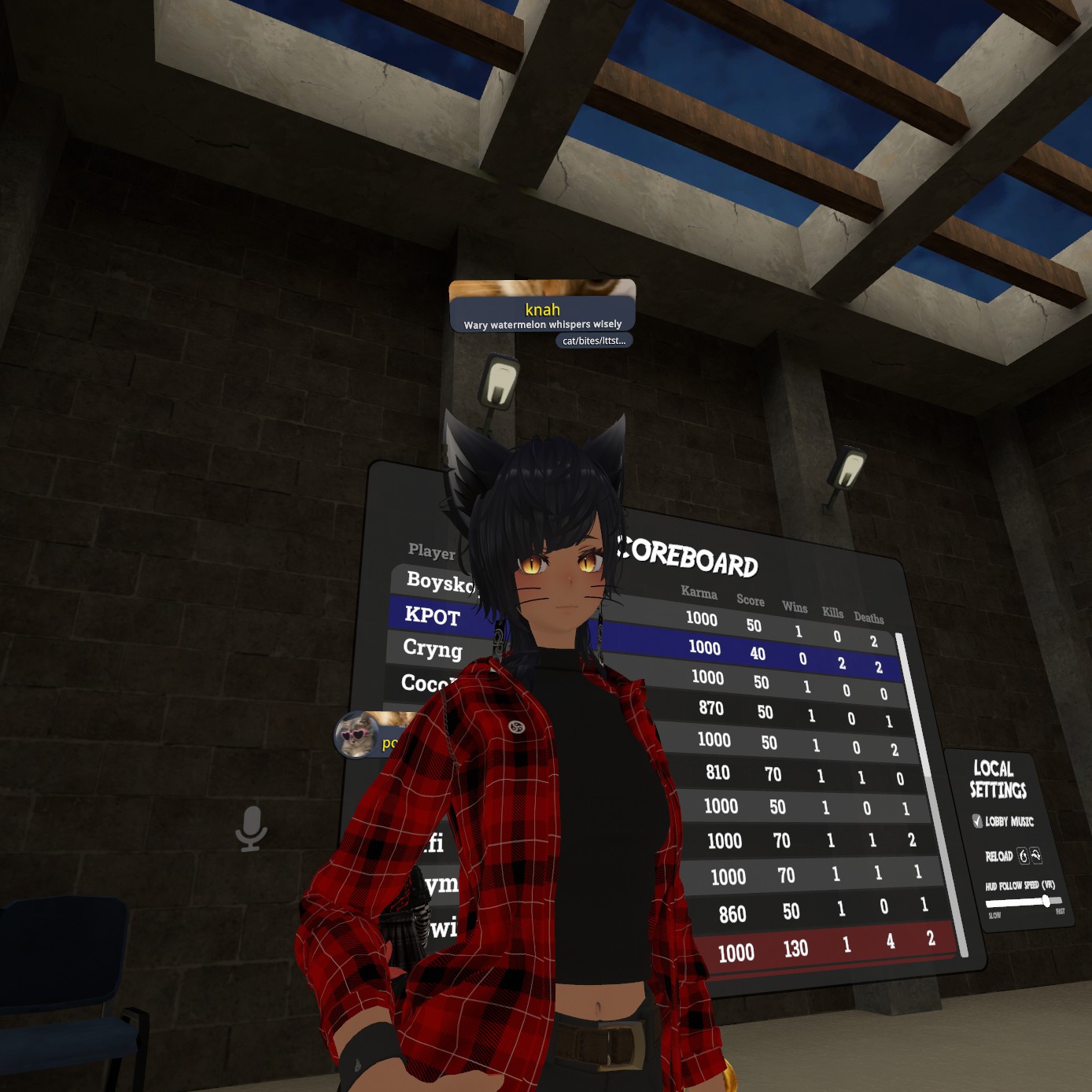
Task: Choose the curved arrow Reload option
Action: coord(1036,855)
